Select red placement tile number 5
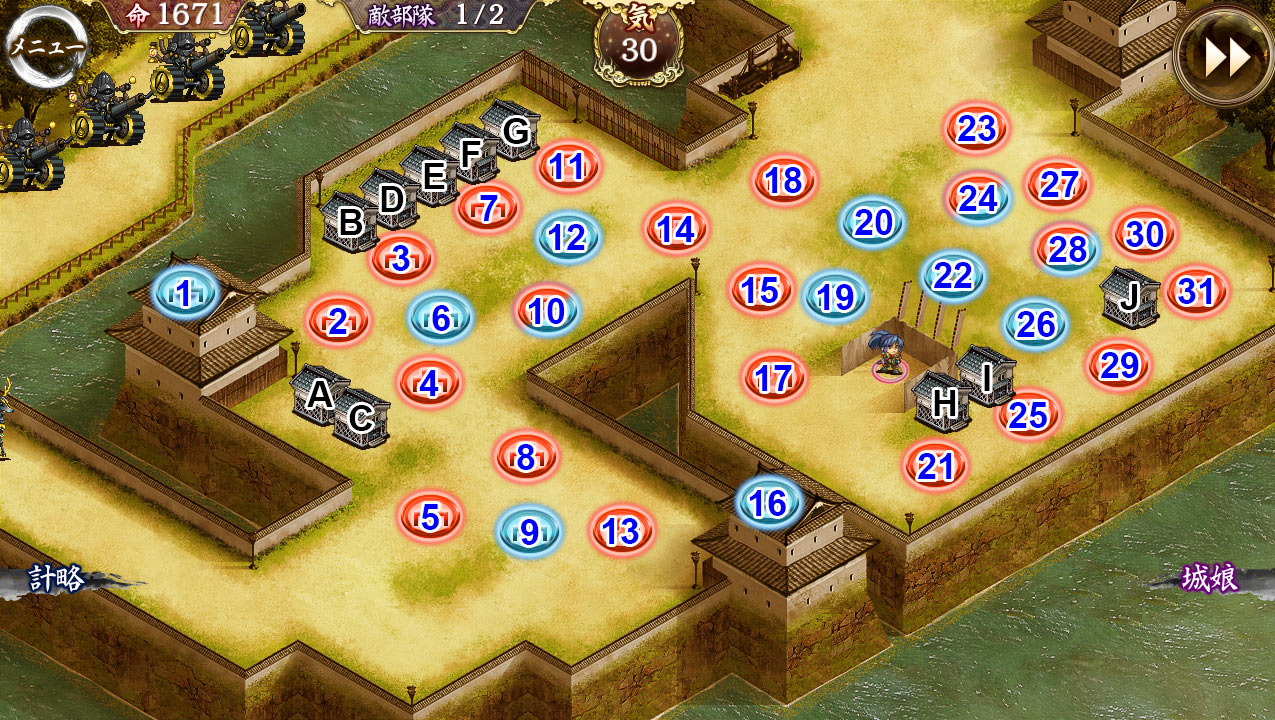Viewport: 1275px width, 720px height. pos(430,517)
